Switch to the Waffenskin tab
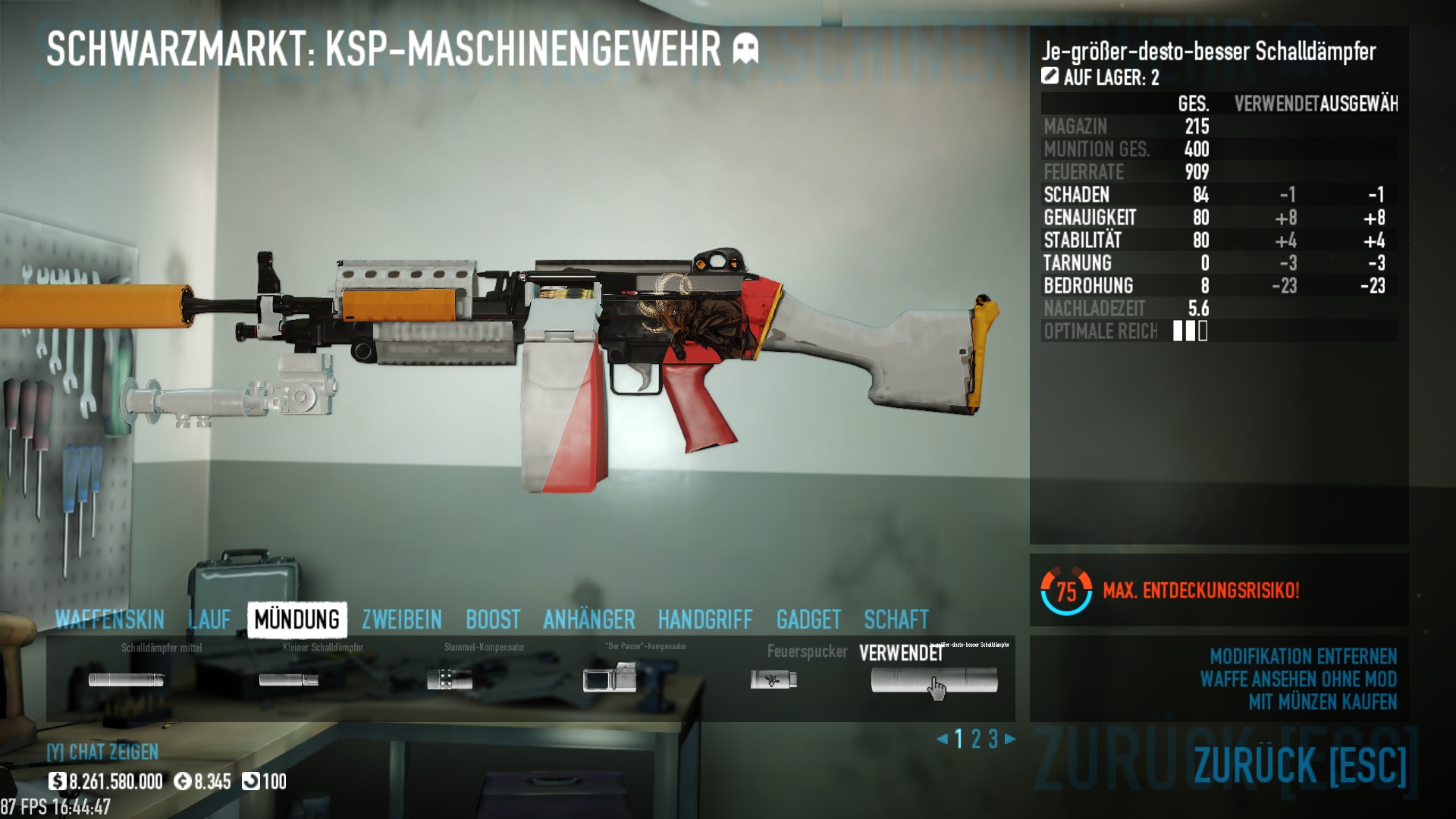 point(109,620)
